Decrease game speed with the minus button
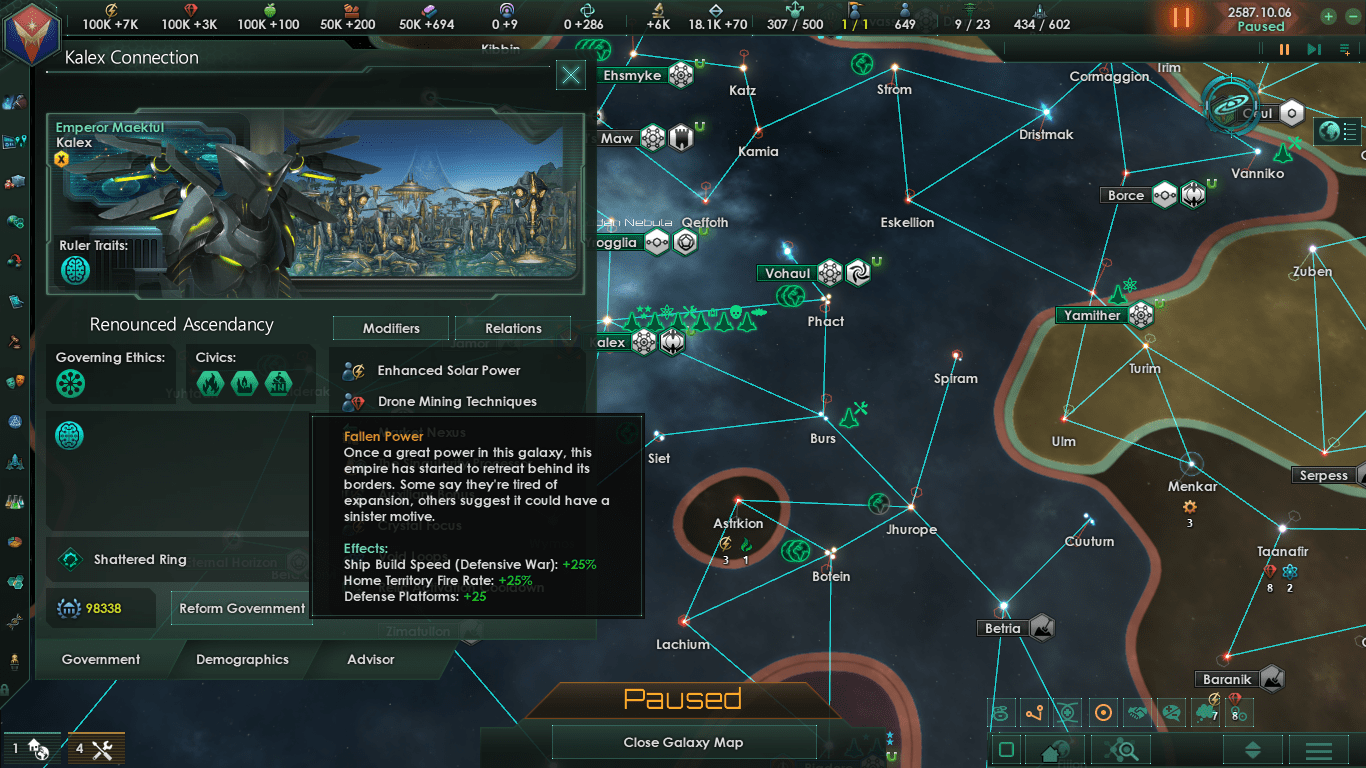The image size is (1366, 768). (x=1351, y=16)
